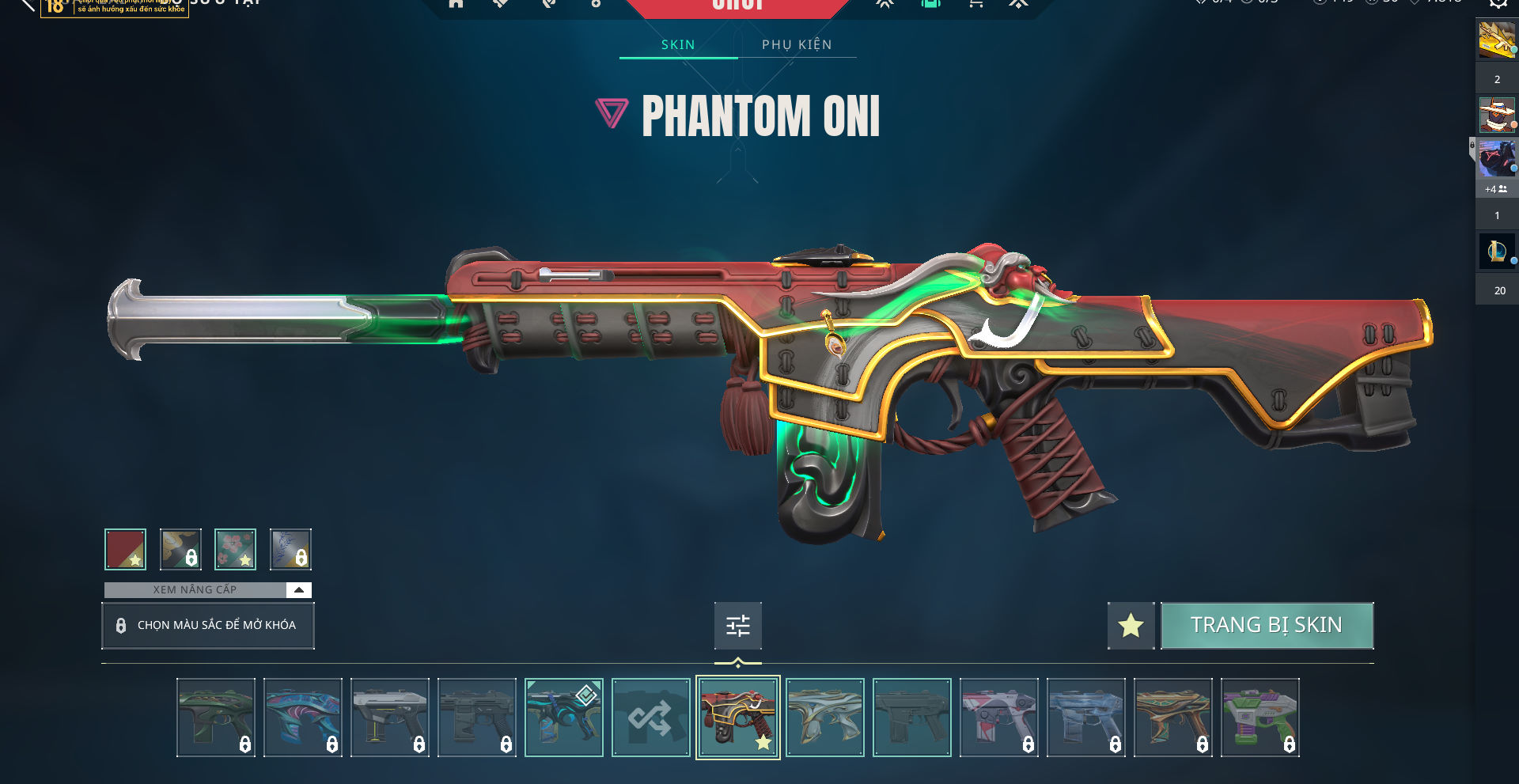Select the locked pink and white Phantom skin
Viewport: 1519px width, 784px height.
point(998,718)
